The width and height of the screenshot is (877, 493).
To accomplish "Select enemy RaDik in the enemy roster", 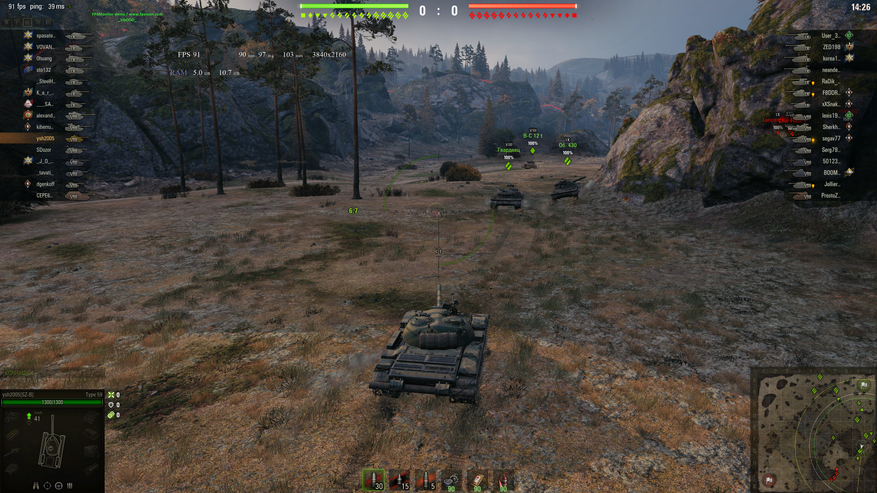I will tap(830, 81).
